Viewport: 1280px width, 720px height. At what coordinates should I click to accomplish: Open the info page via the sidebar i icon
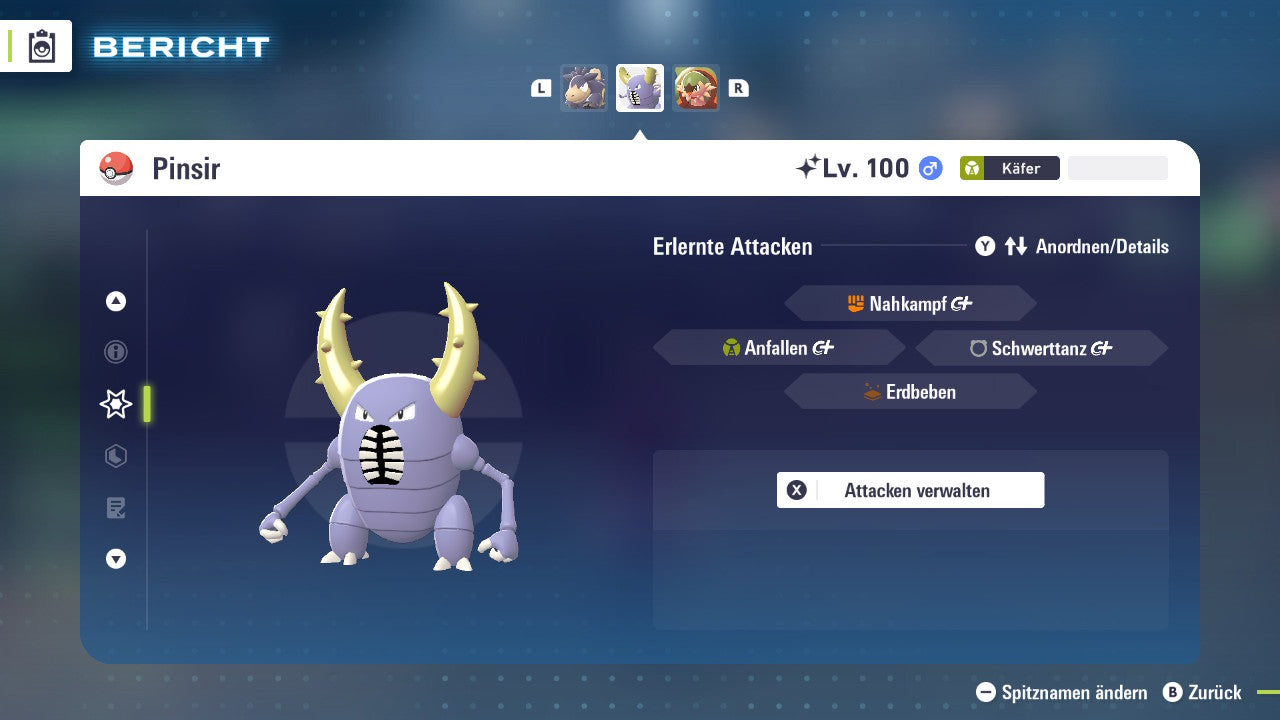pyautogui.click(x=115, y=352)
